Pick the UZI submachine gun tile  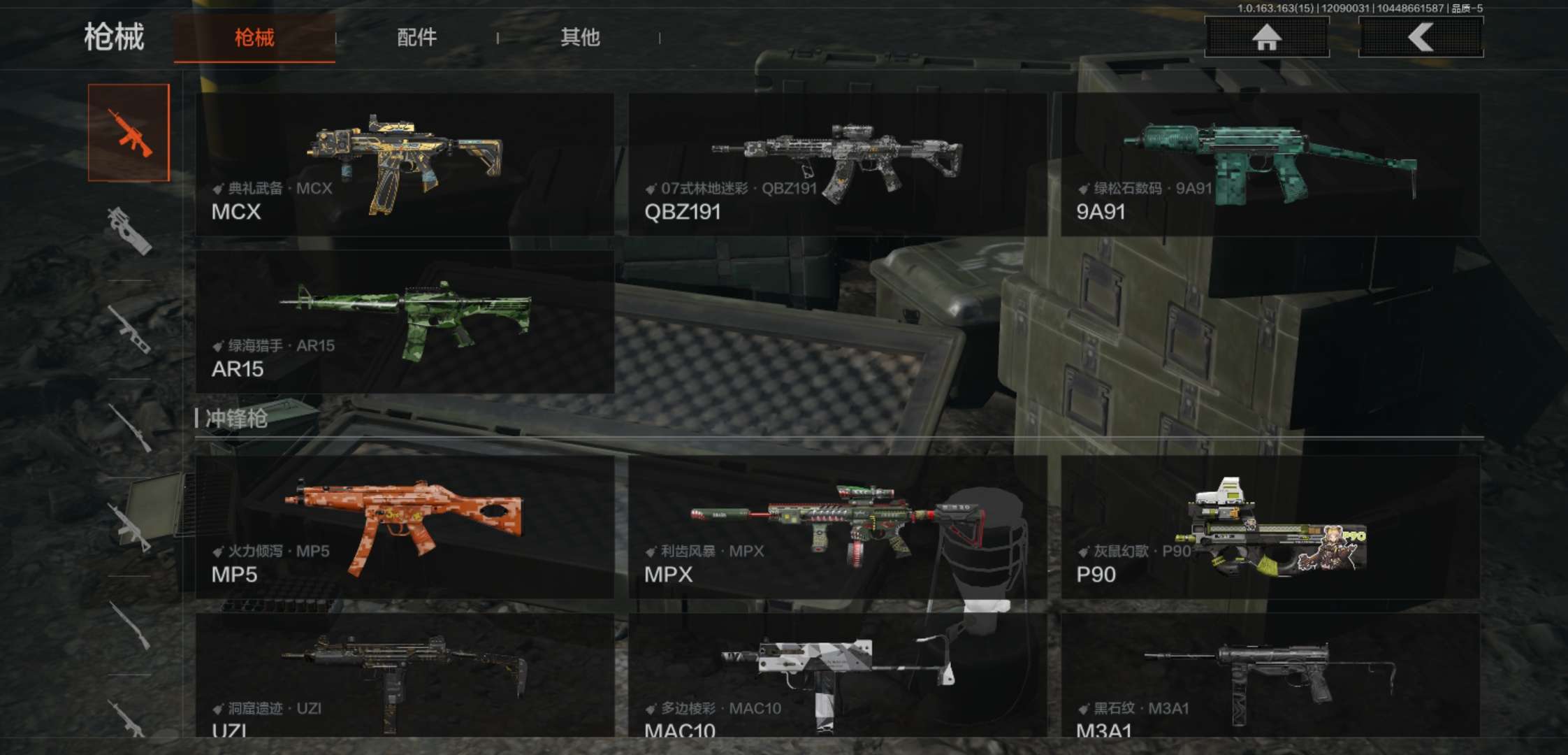coord(405,675)
